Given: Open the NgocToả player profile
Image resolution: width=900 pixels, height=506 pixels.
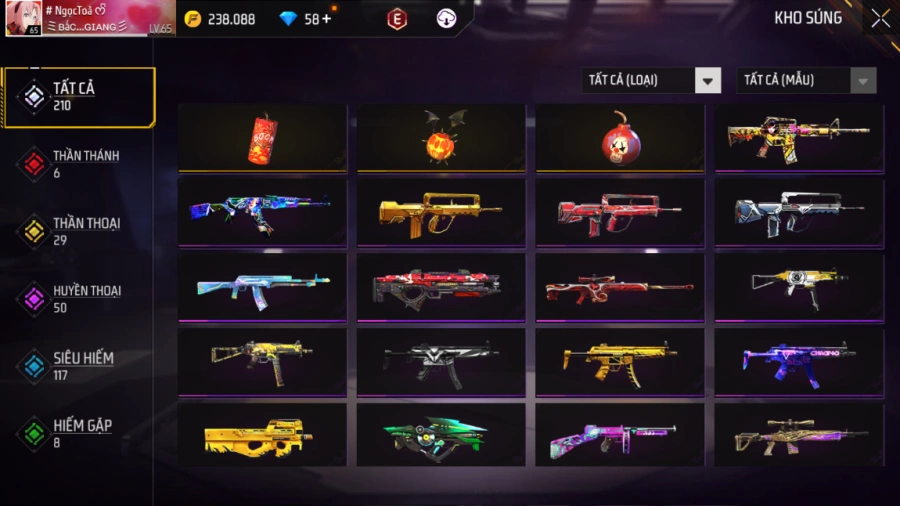Looking at the screenshot, I should pos(90,18).
